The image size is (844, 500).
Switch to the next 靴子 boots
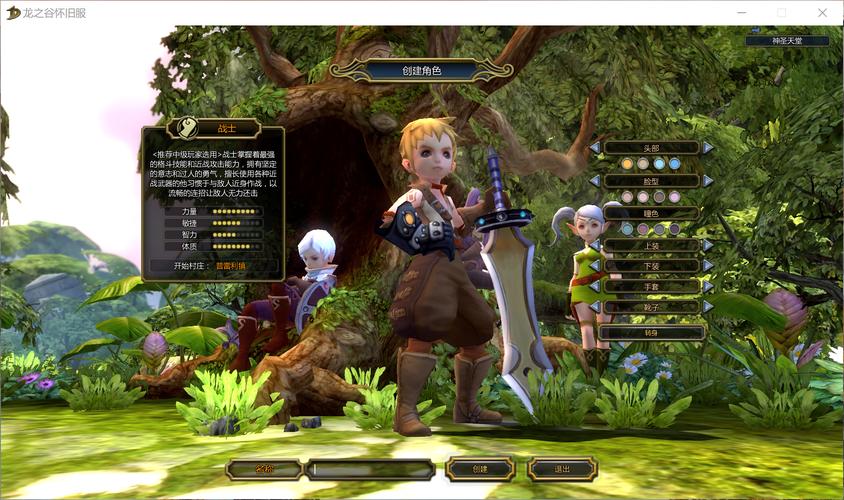[x=708, y=307]
